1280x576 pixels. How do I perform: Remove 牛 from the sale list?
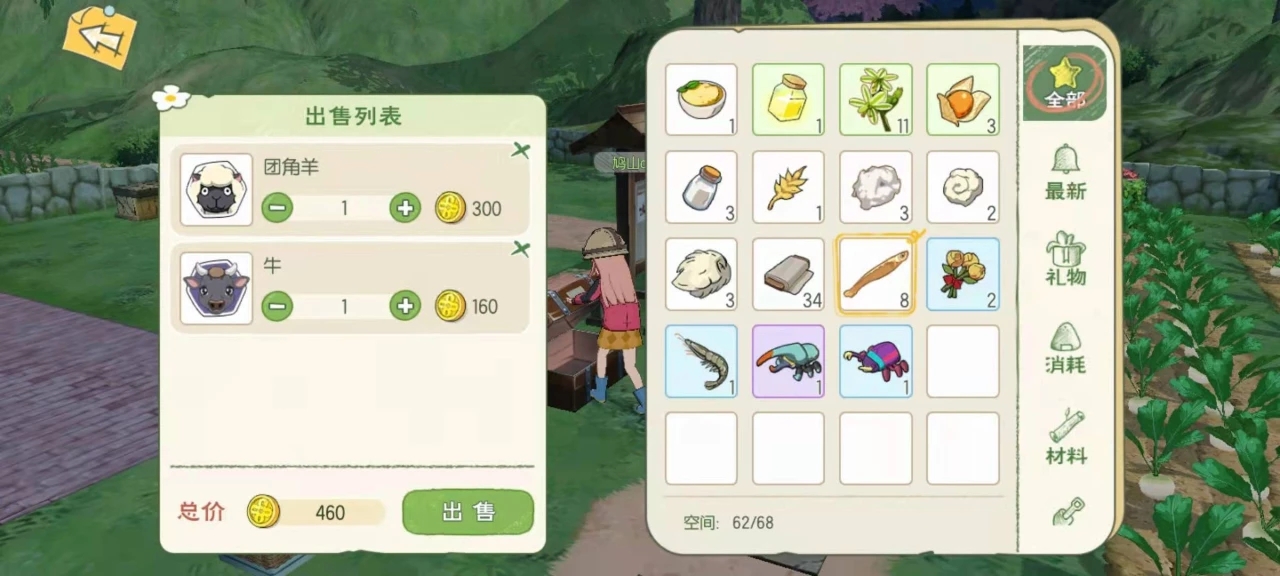point(520,249)
